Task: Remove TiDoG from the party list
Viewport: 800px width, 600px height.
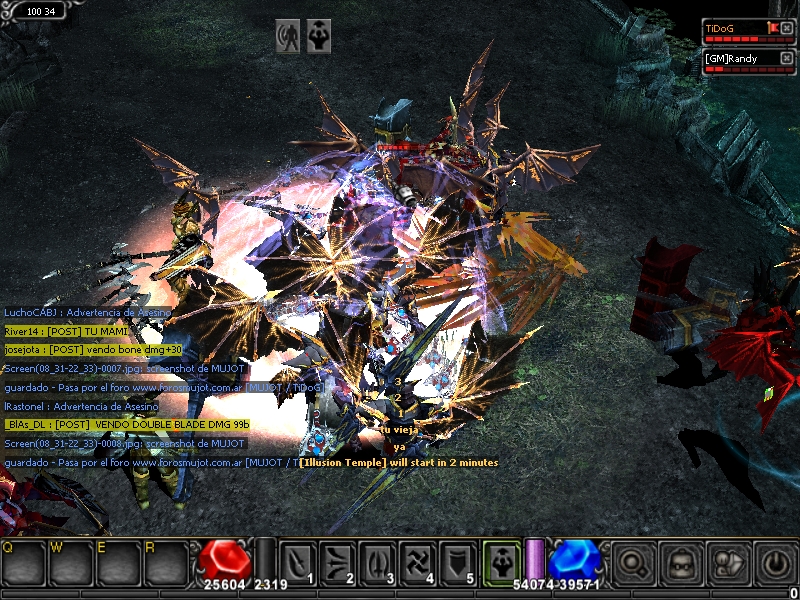Action: 787,28
